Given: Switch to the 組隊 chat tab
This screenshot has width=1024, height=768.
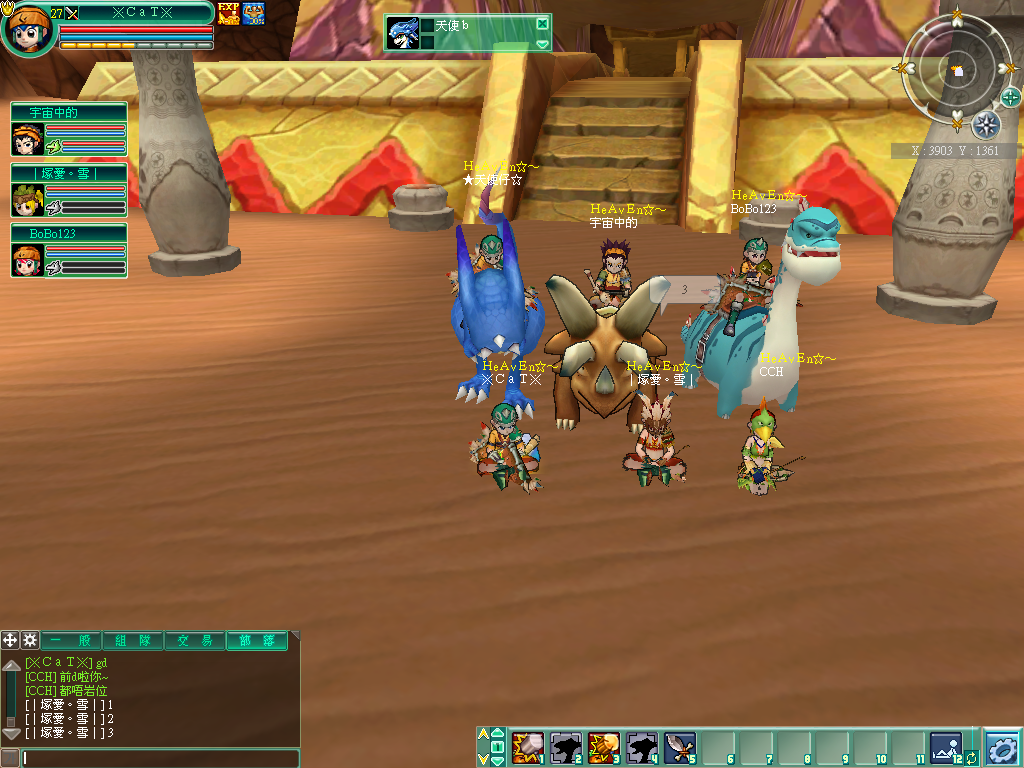Looking at the screenshot, I should pyautogui.click(x=133, y=641).
